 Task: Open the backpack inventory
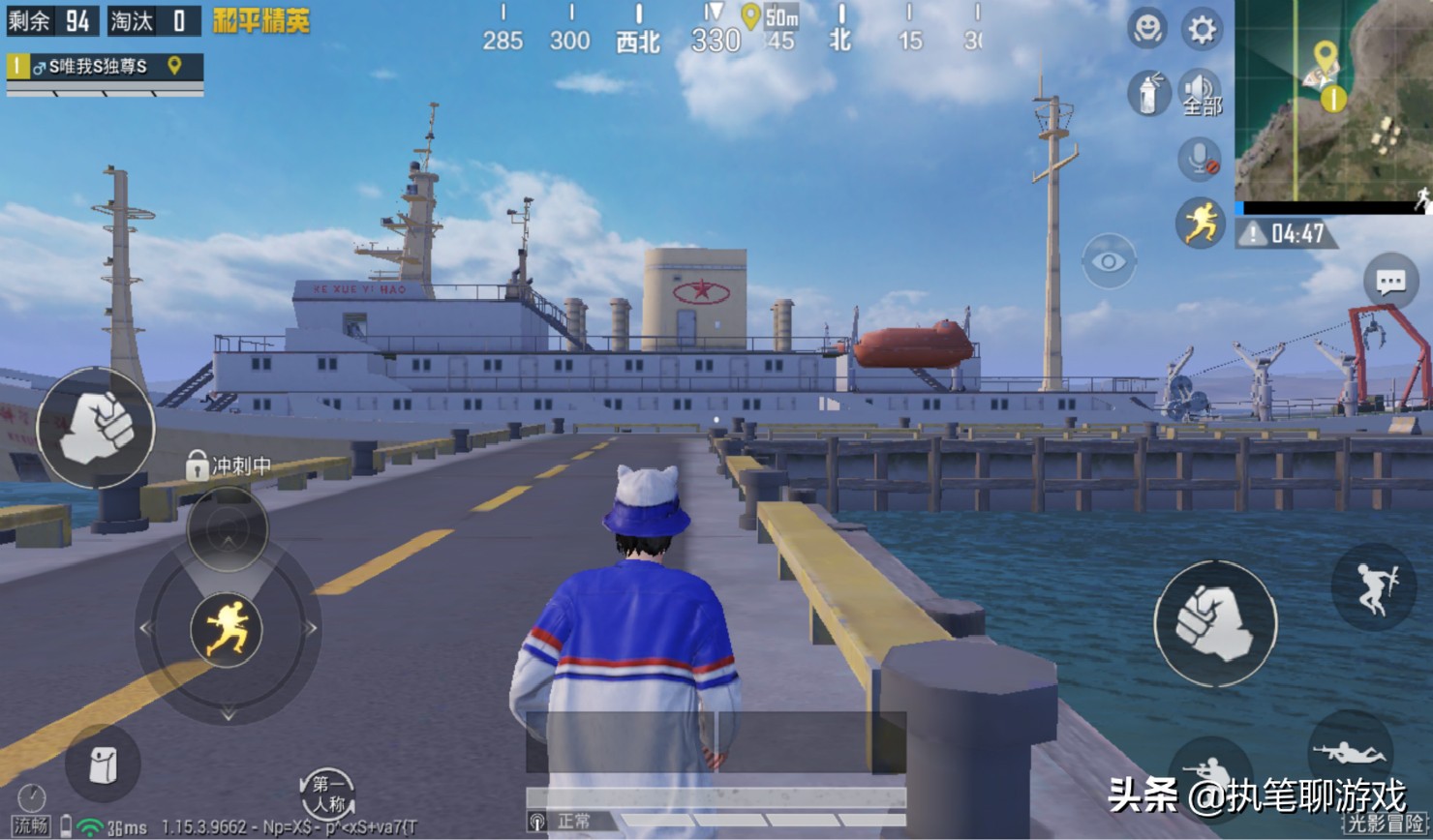[103, 765]
